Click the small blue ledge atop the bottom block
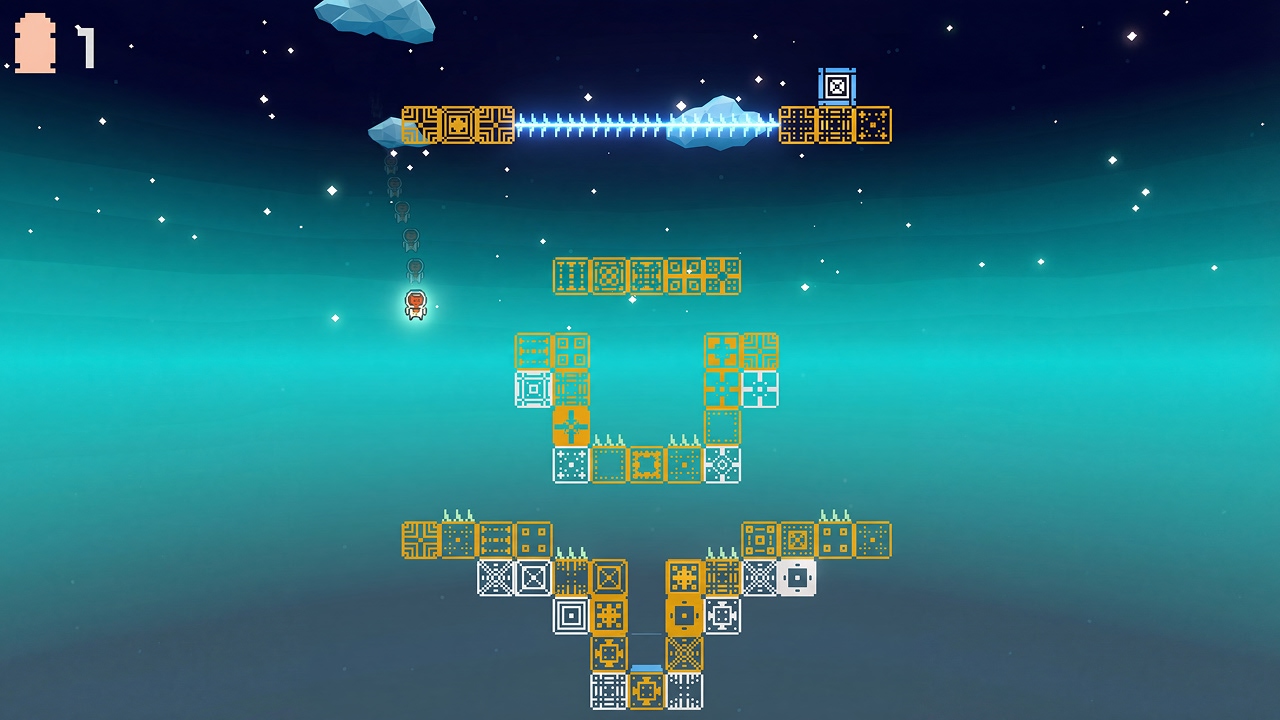Screen dimensions: 1280x720 click(x=646, y=667)
